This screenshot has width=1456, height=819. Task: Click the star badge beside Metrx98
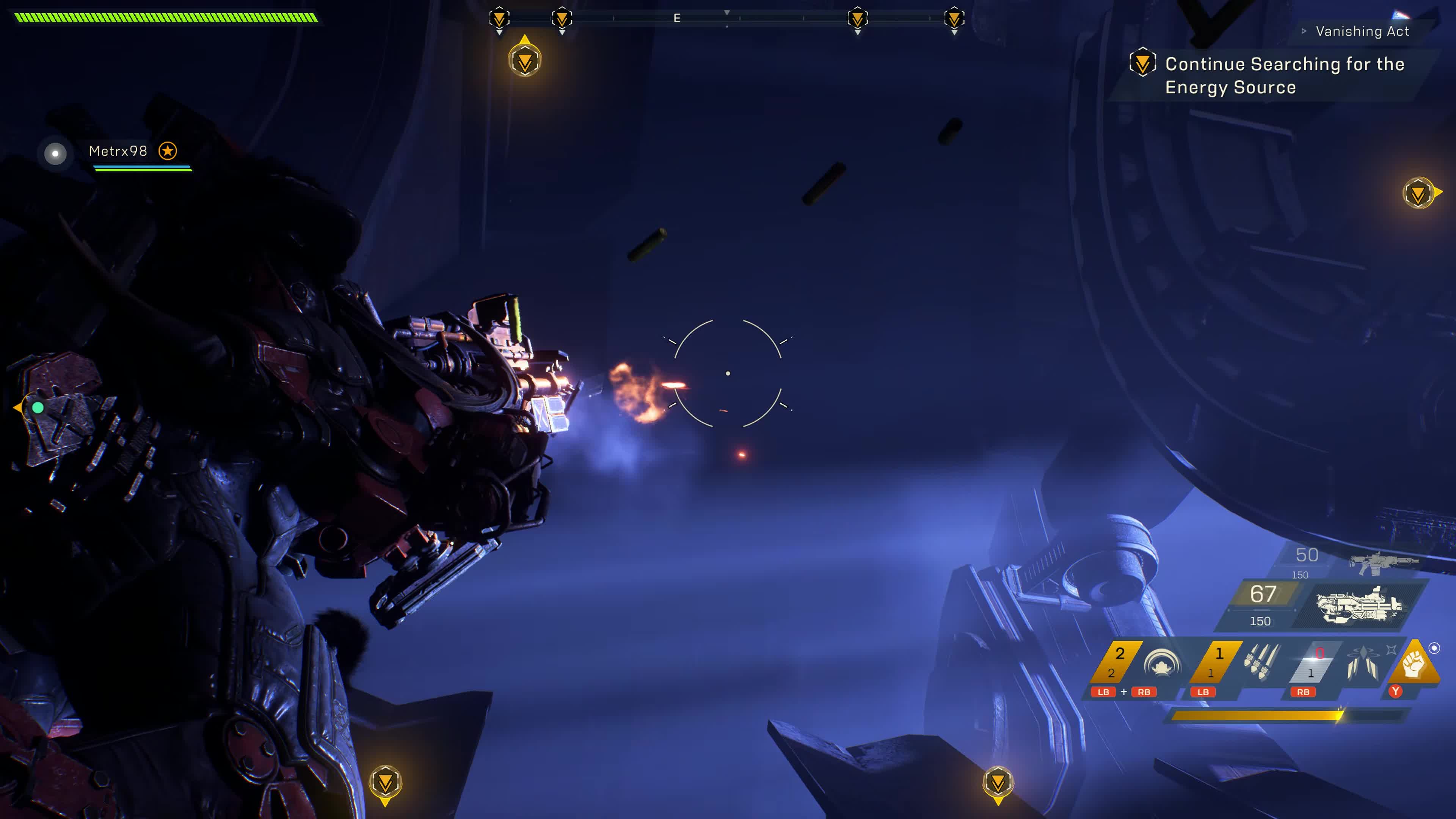[167, 151]
